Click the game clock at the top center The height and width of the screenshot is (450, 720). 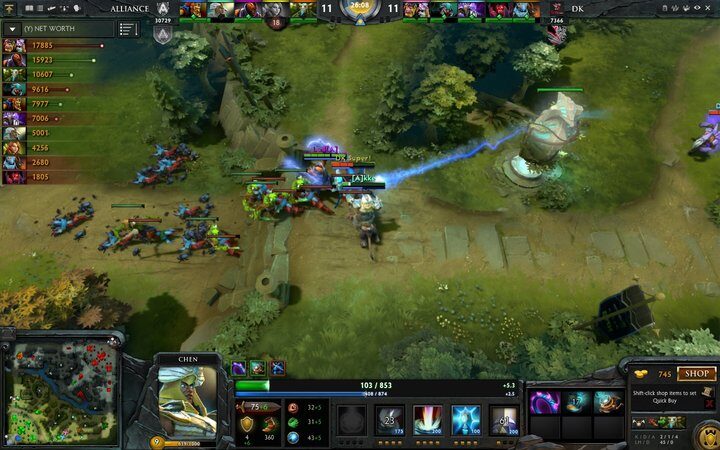click(359, 8)
